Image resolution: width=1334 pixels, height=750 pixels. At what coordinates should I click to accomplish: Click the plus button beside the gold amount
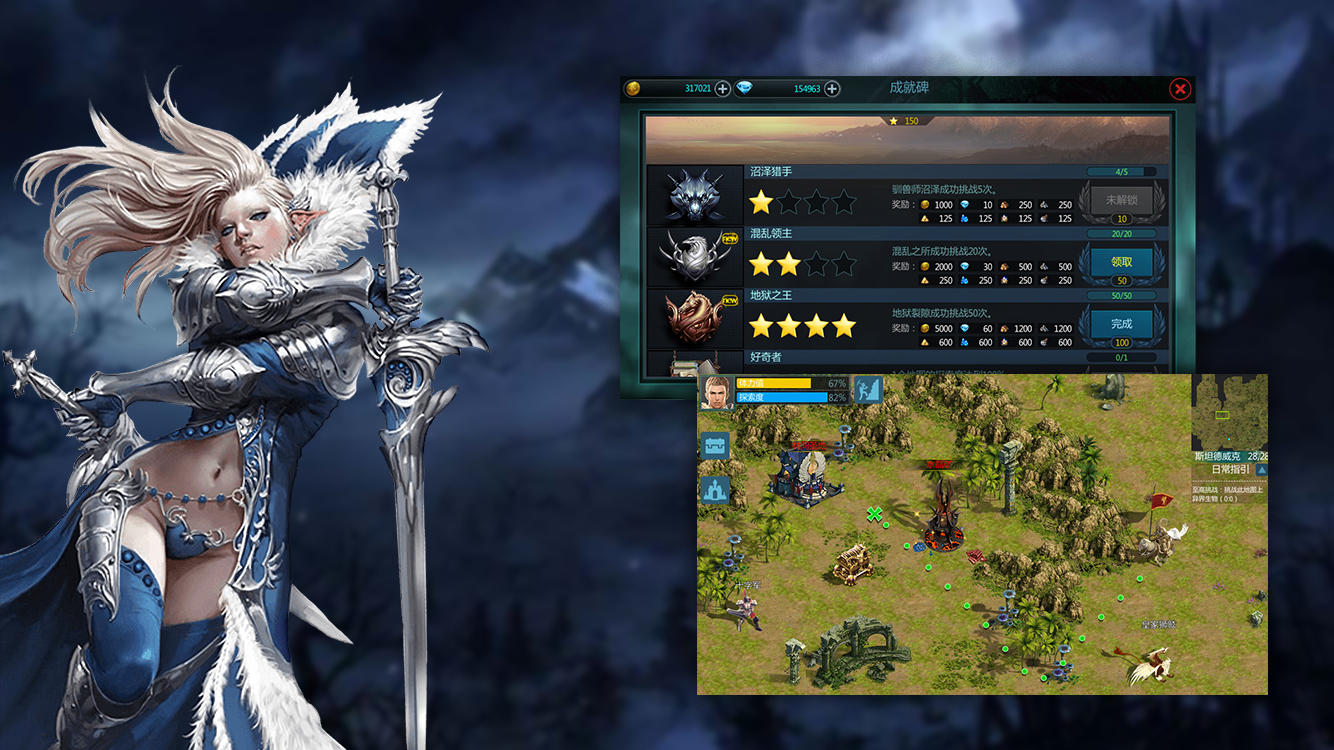coord(722,89)
